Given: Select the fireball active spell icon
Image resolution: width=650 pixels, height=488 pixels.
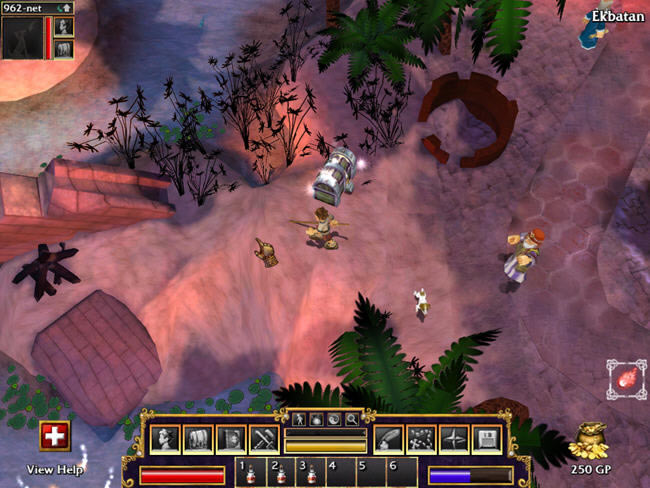Looking at the screenshot, I should coord(626,380).
